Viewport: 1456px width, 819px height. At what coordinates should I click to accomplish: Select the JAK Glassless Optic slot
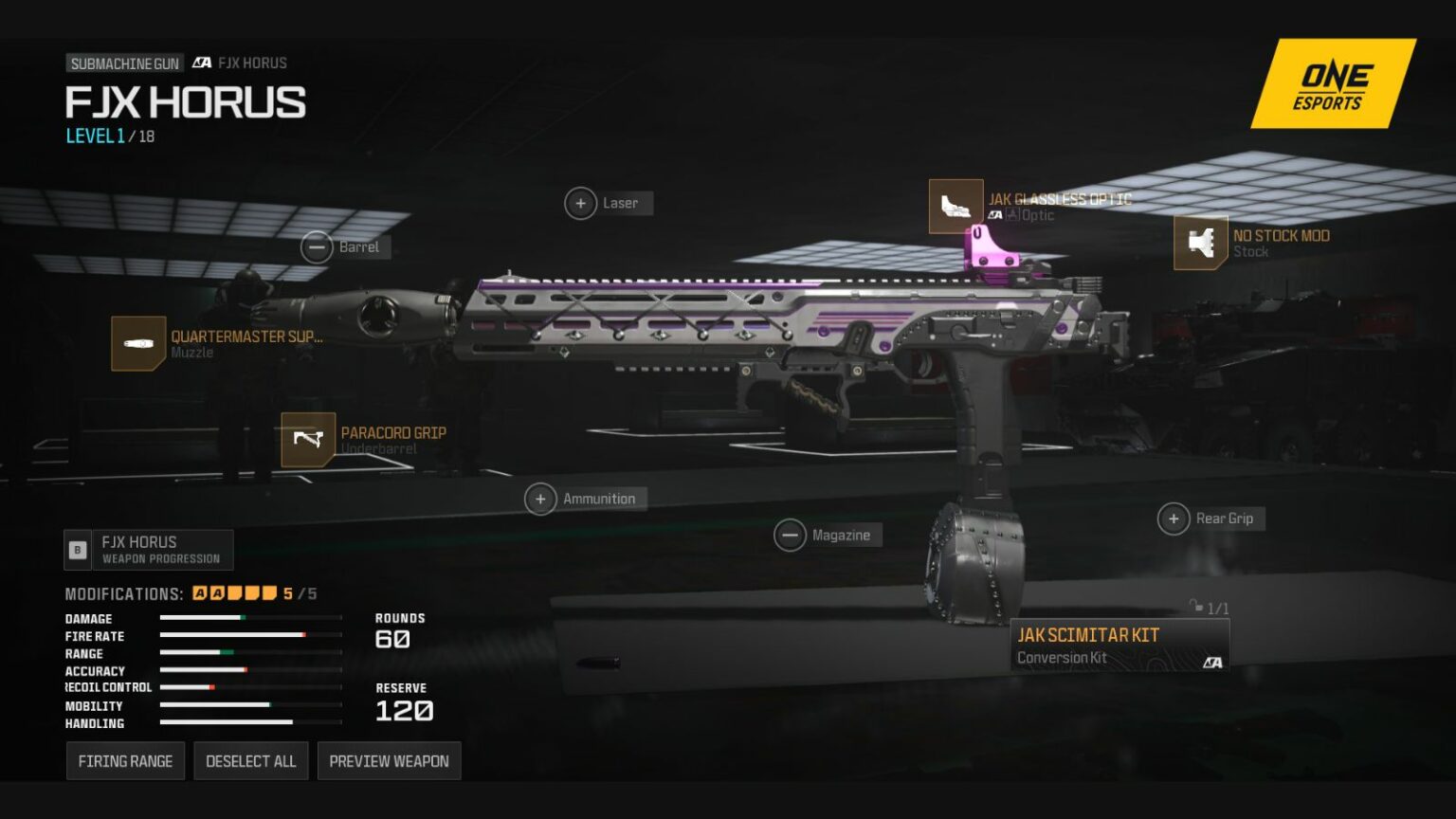[955, 207]
